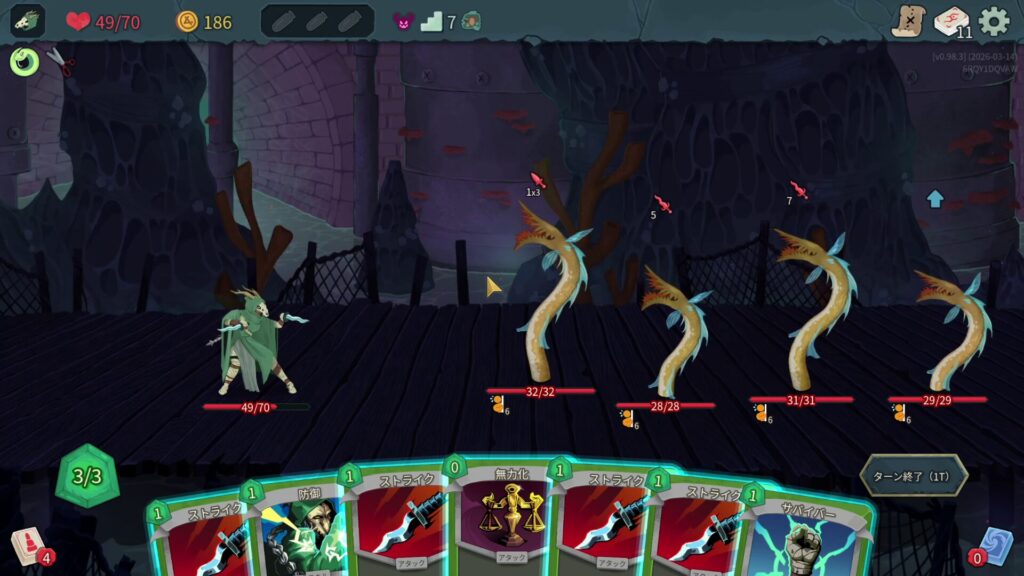
Task: Select the 防御 defend card
Action: pos(298,530)
